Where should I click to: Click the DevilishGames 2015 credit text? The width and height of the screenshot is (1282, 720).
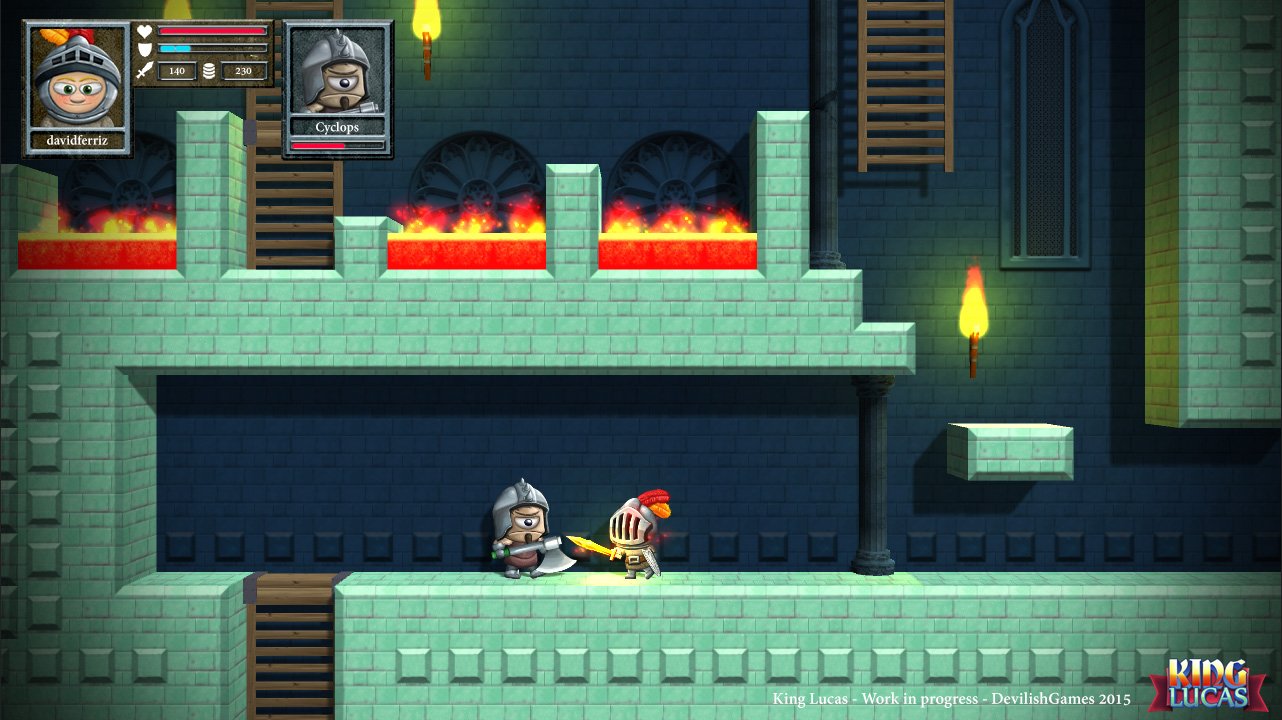coord(950,700)
